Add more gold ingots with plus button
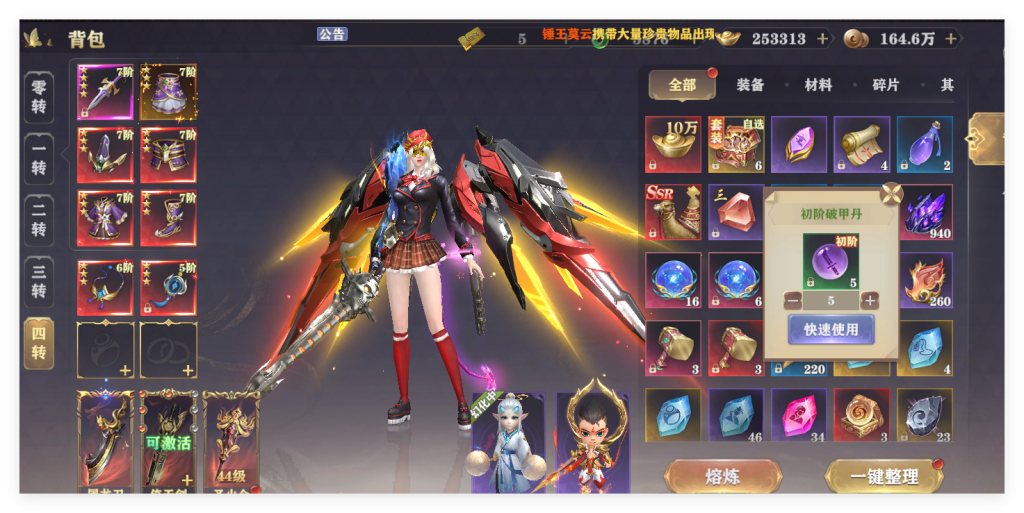This screenshot has width=1024, height=513. tap(822, 39)
